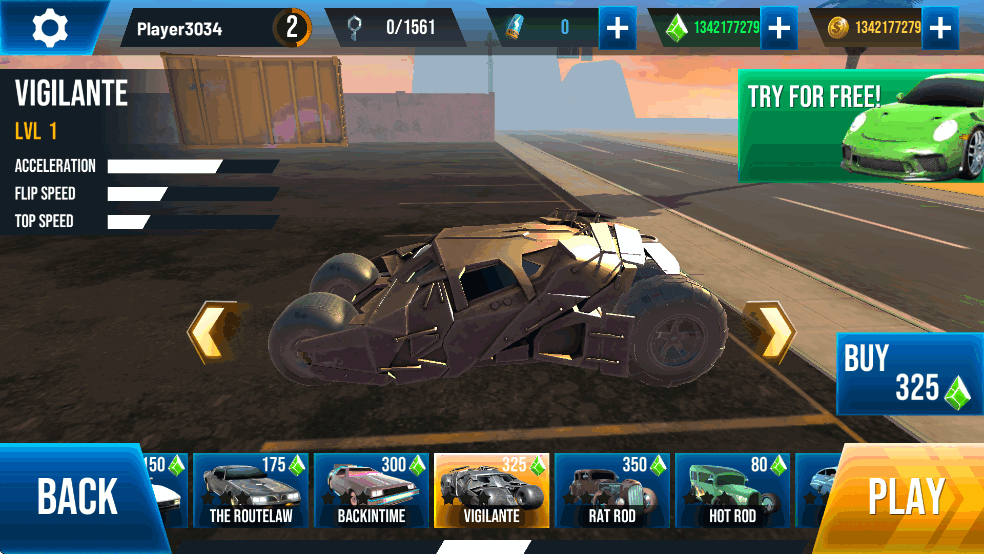
Task: Open the Try For Free car offer
Action: 860,126
